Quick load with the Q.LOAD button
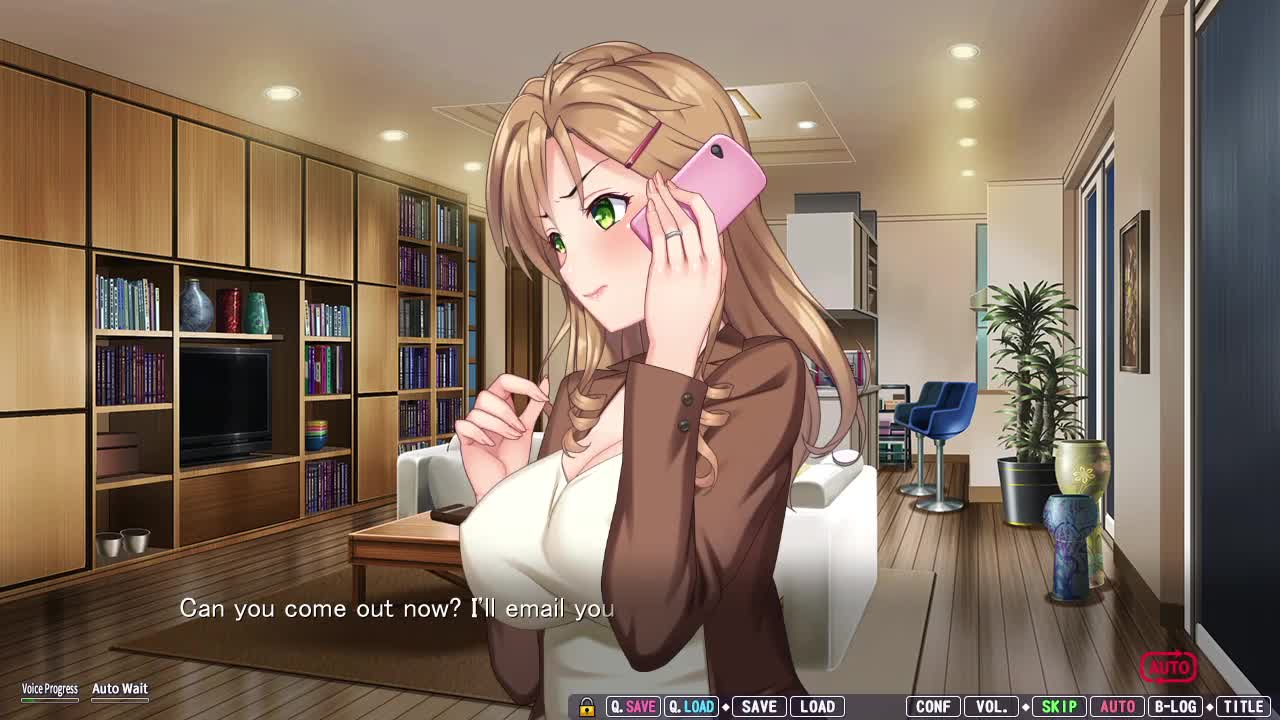Screen dimensions: 1280x720 691,707
